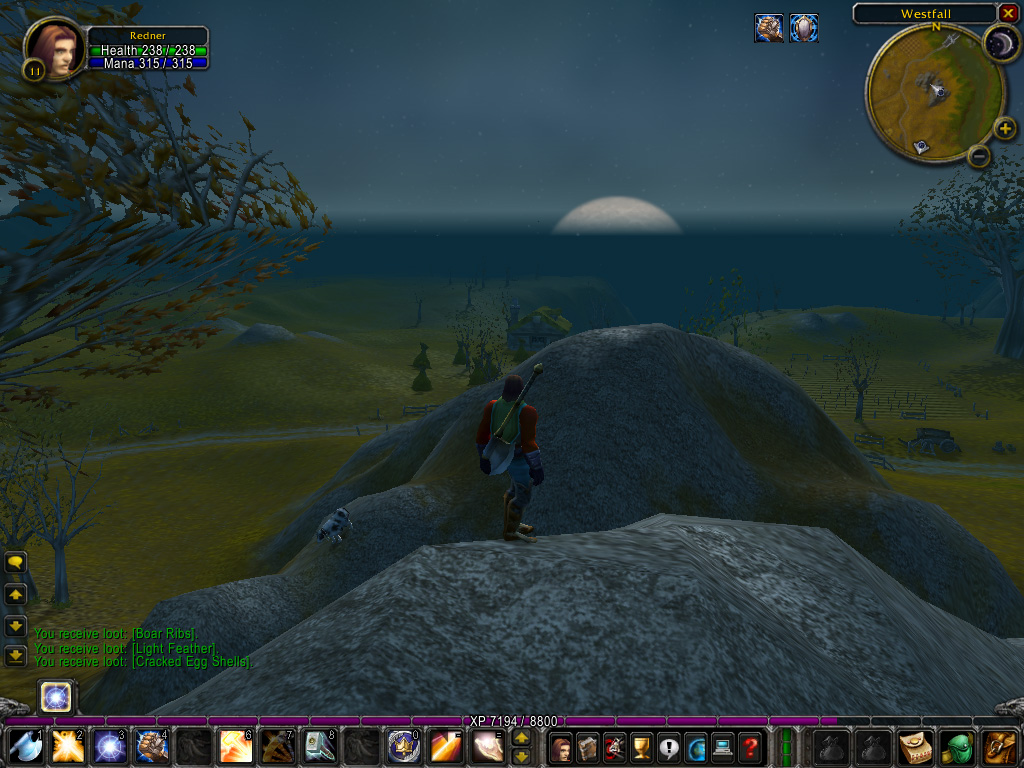Click the fist buff icon
The height and width of the screenshot is (768, 1024).
(768, 28)
